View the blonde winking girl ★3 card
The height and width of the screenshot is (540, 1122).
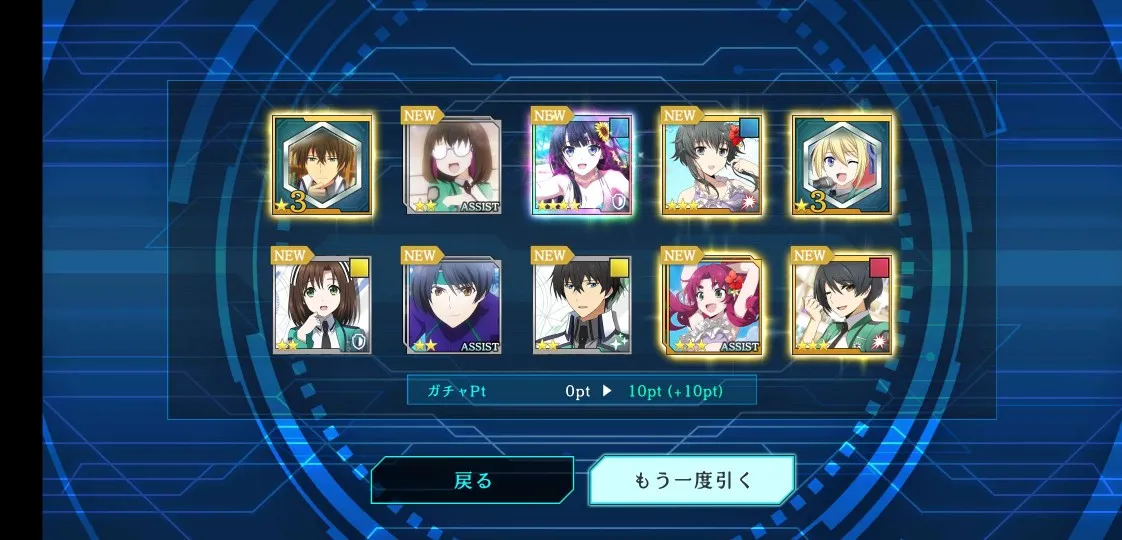[842, 165]
